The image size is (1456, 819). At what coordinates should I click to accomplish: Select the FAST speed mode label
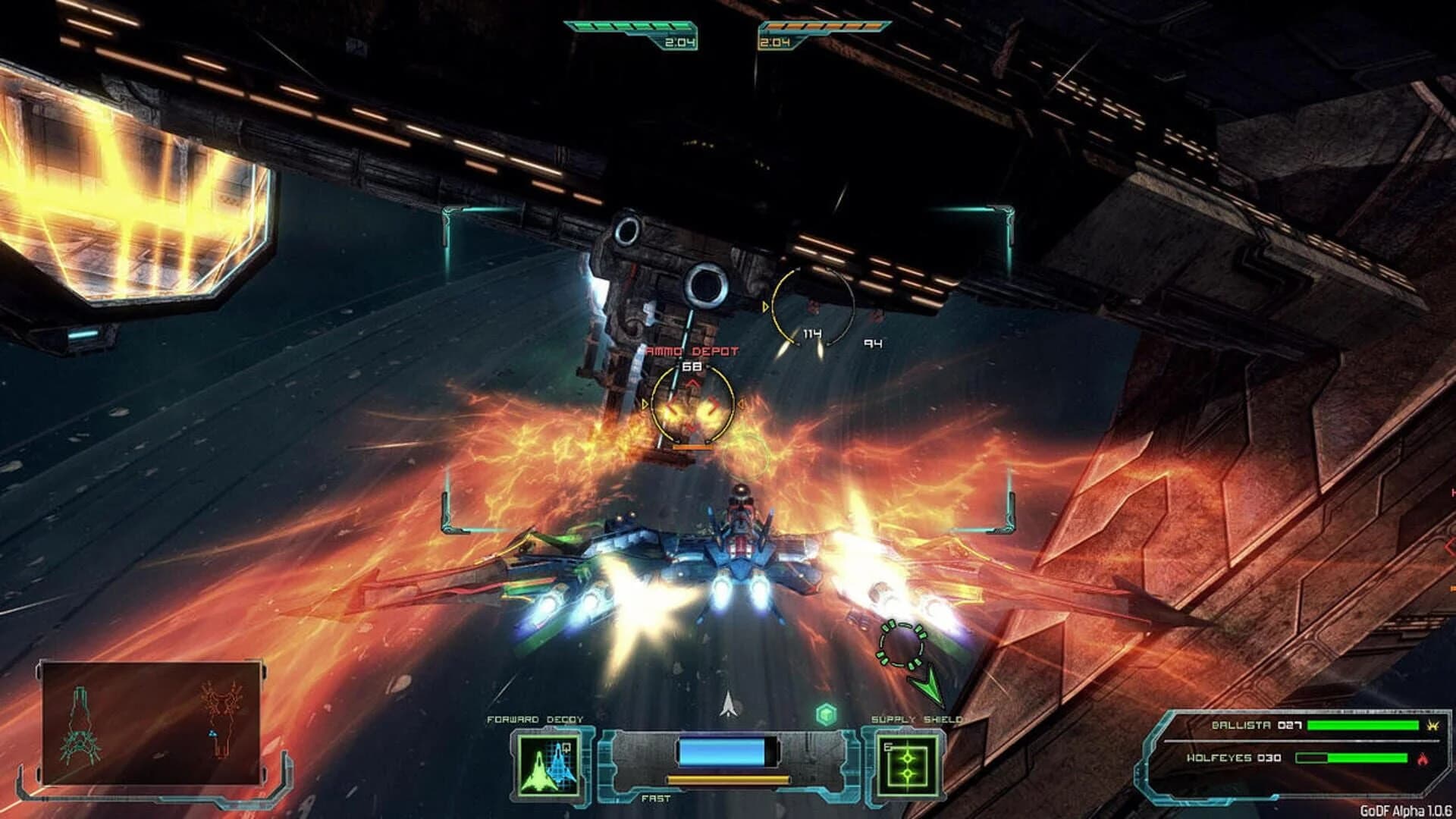tap(656, 799)
